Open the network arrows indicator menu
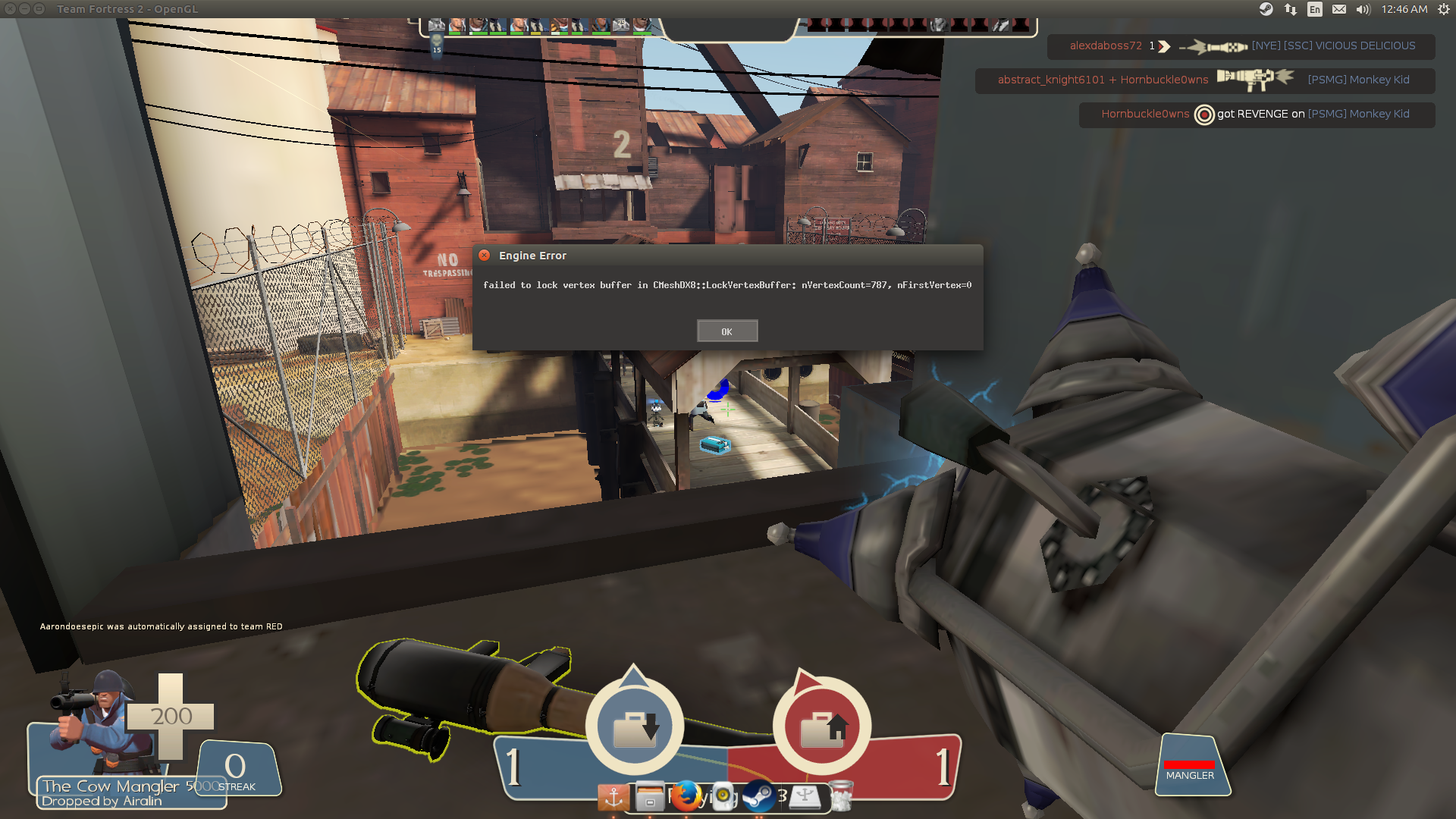 pos(1290,9)
